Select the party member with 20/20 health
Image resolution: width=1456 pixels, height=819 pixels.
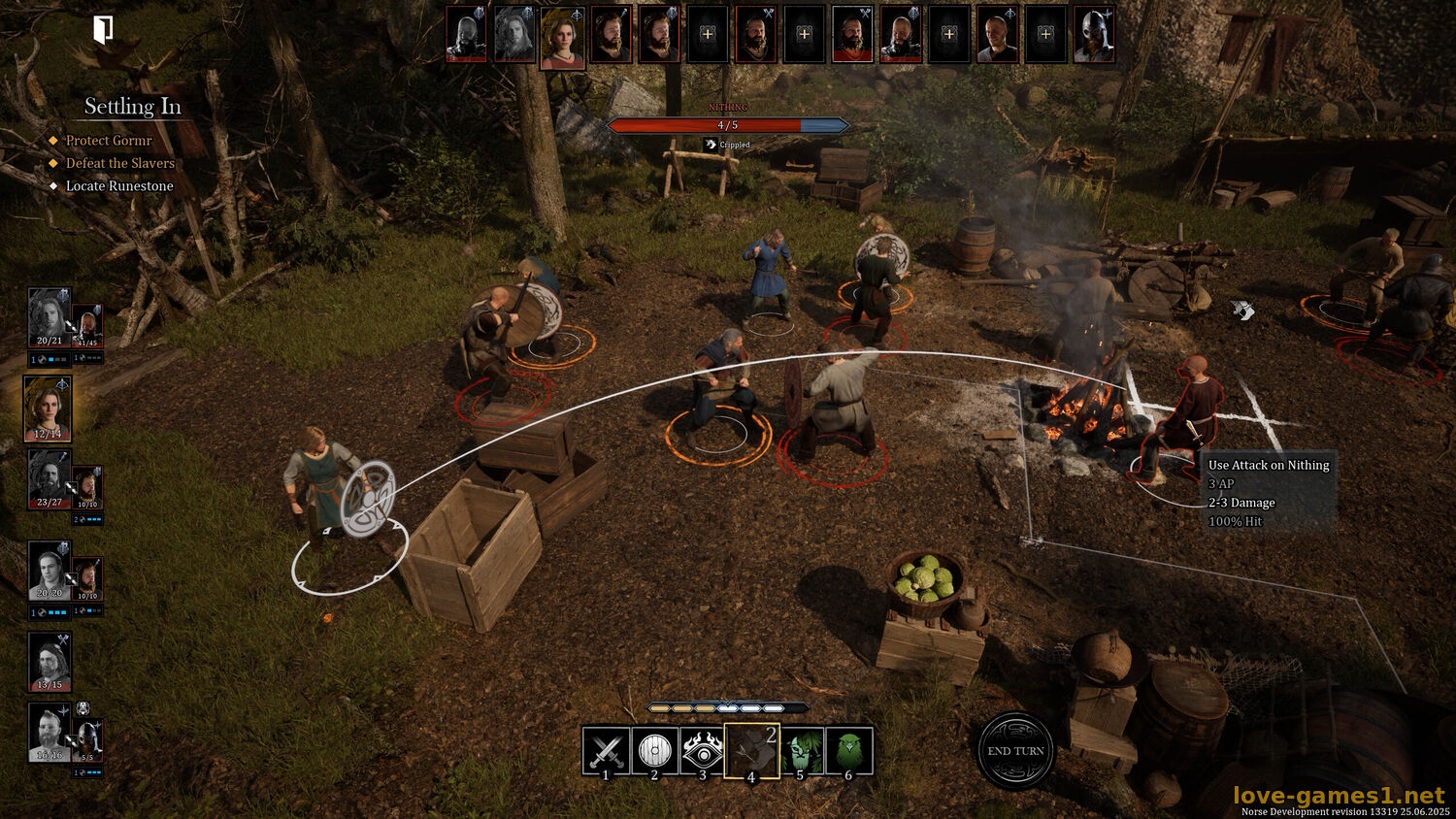[x=49, y=570]
